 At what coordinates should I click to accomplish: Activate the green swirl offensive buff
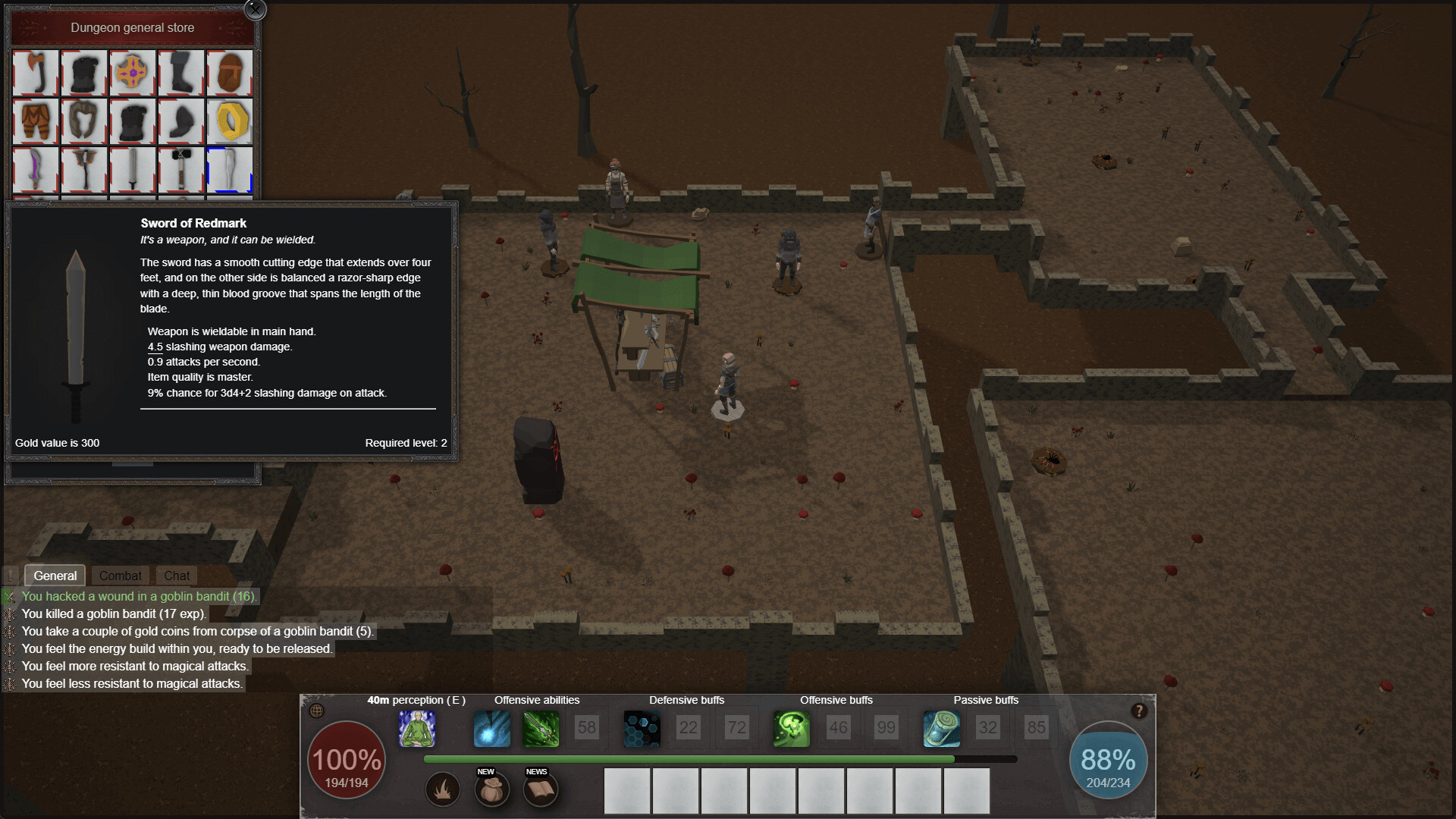pos(792,729)
